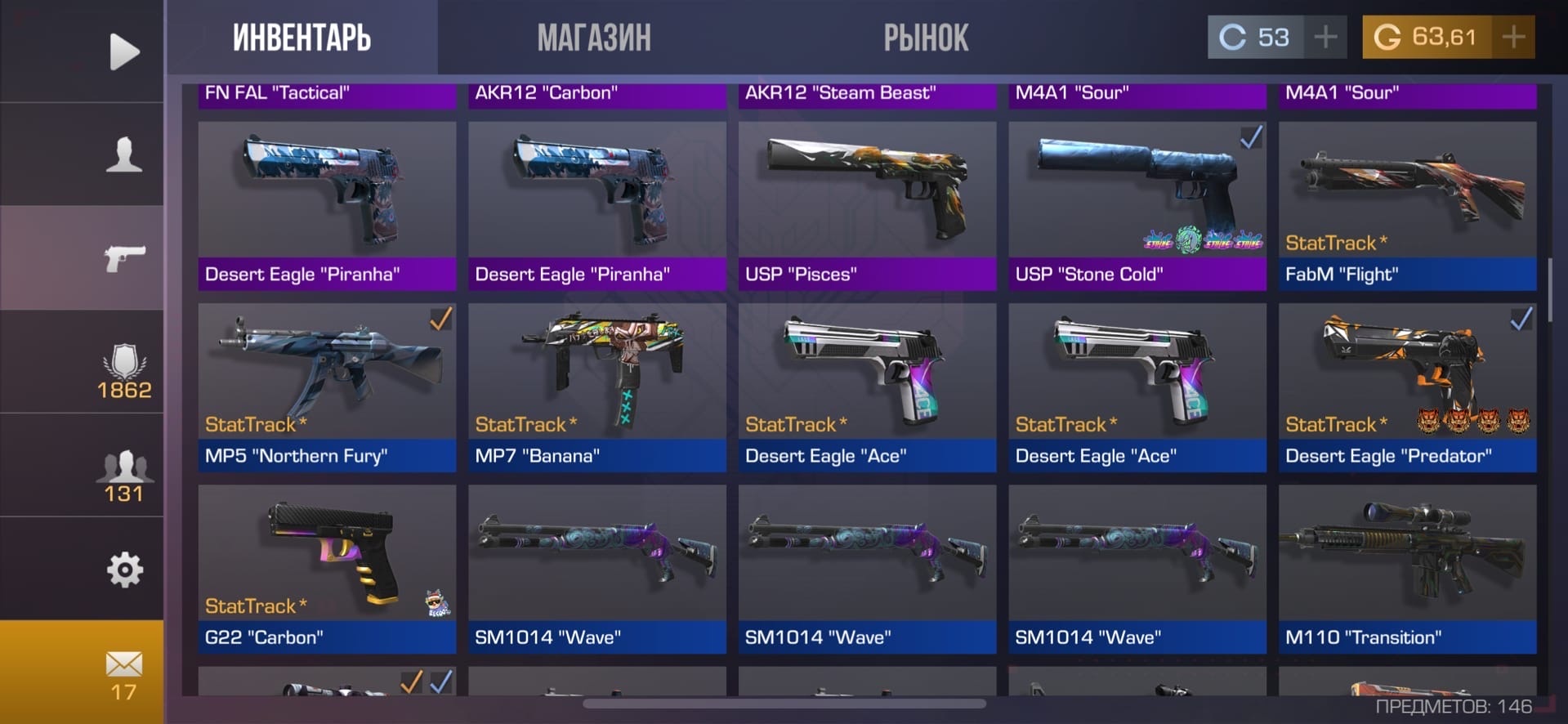Open the M110 "Transition" rifle skin
This screenshot has width=1568, height=724.
coord(1407,569)
